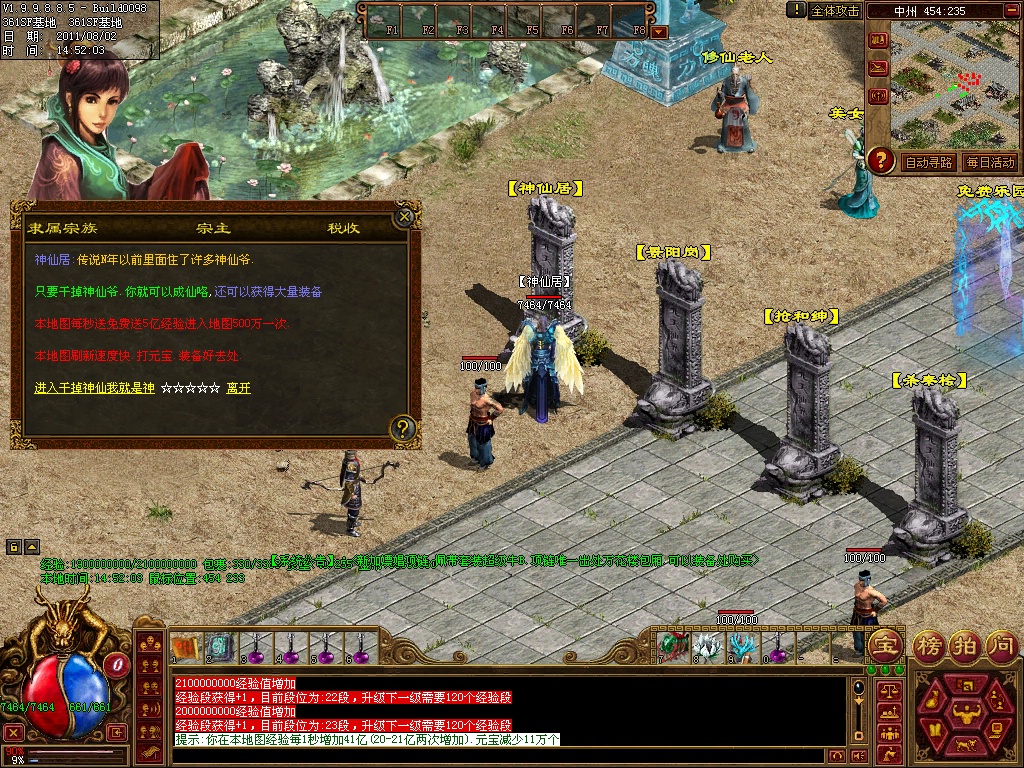Click the 自动寻路 auto-pathfinding button
Screen dimensions: 1024x768
[928, 162]
